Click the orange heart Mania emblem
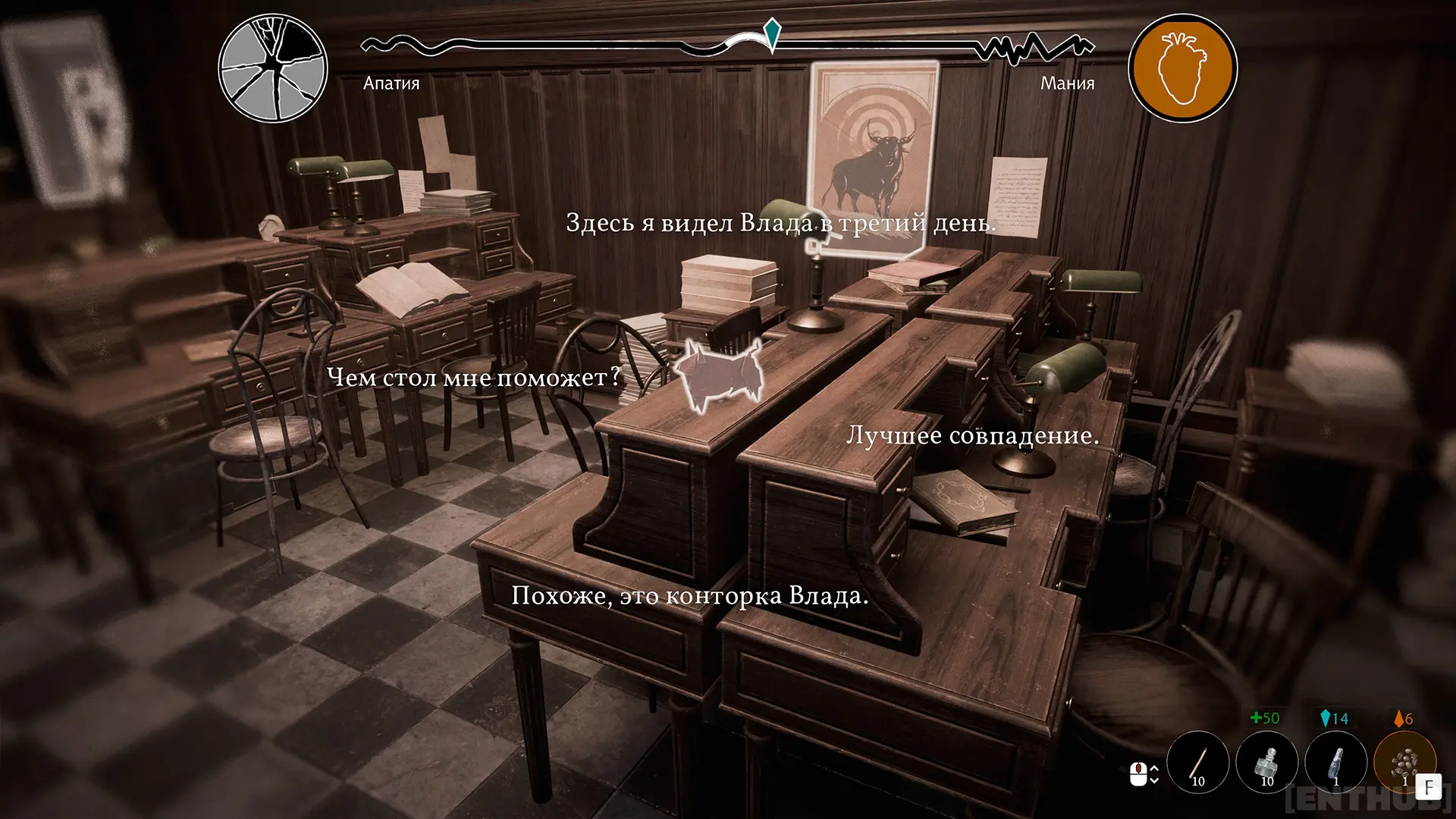Viewport: 1456px width, 819px height. coord(1182,68)
